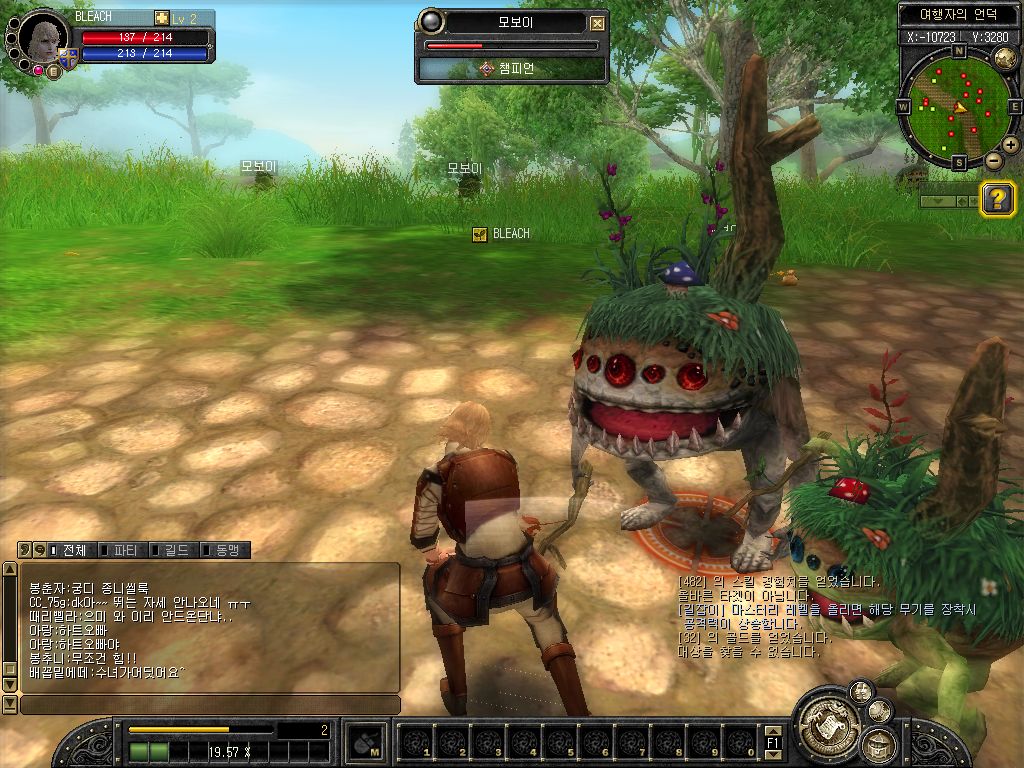Switch hotbar page with F1 up arrow
The height and width of the screenshot is (768, 1024).
(x=773, y=732)
